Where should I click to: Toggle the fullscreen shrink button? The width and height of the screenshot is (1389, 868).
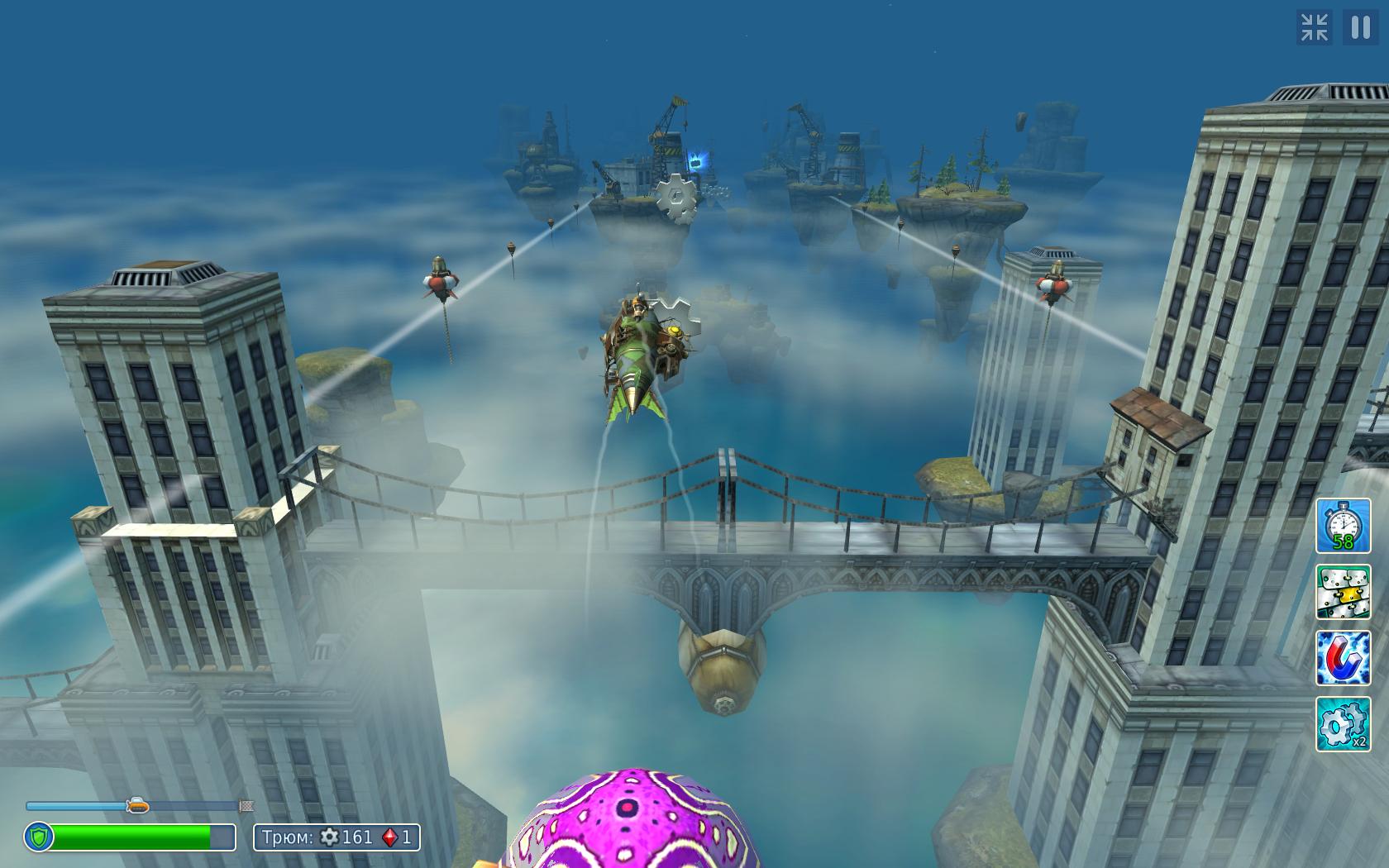point(1315,27)
